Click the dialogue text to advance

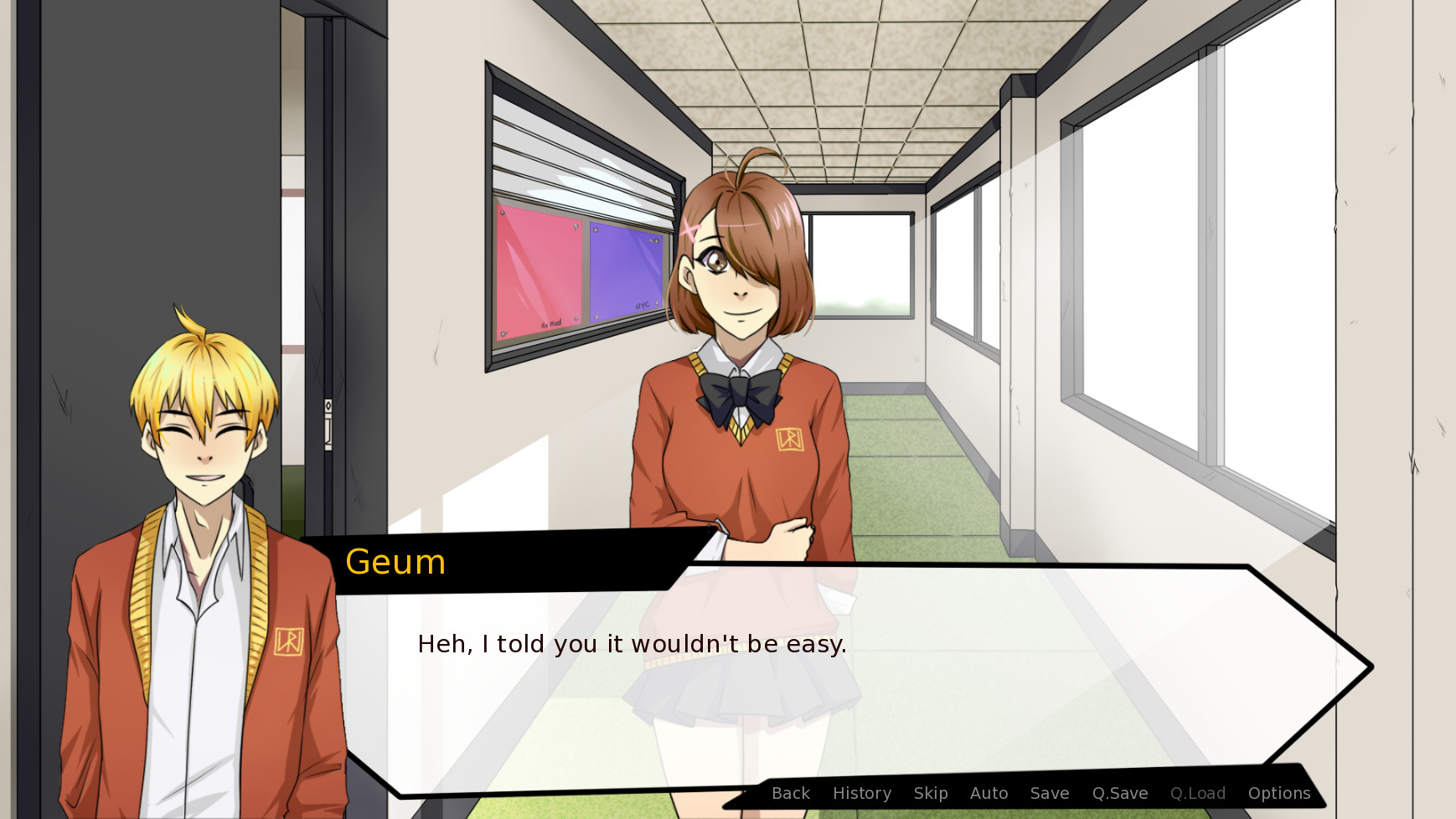pos(632,644)
